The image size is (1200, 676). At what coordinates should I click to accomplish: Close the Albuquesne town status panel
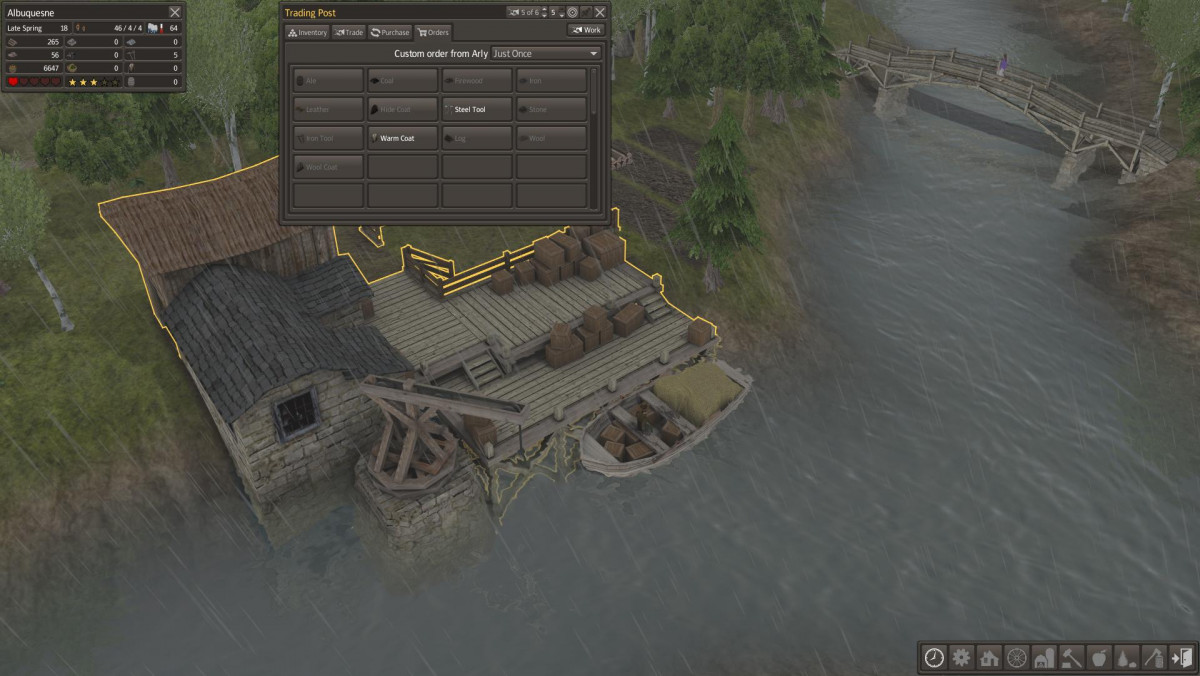pos(175,12)
